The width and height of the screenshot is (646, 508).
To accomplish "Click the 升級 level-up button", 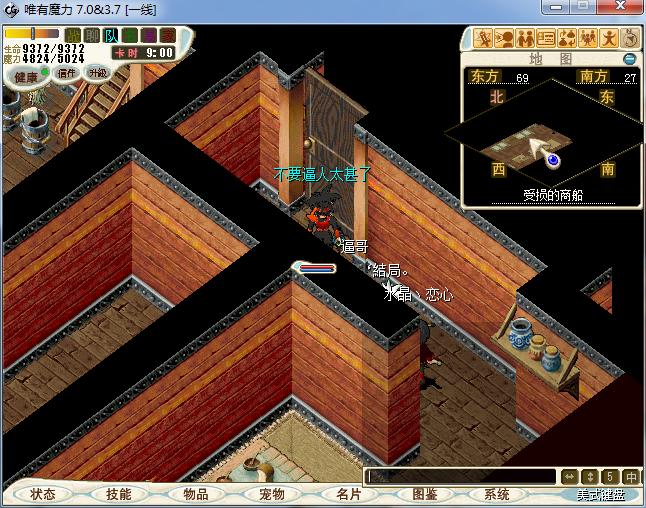I will pos(97,73).
